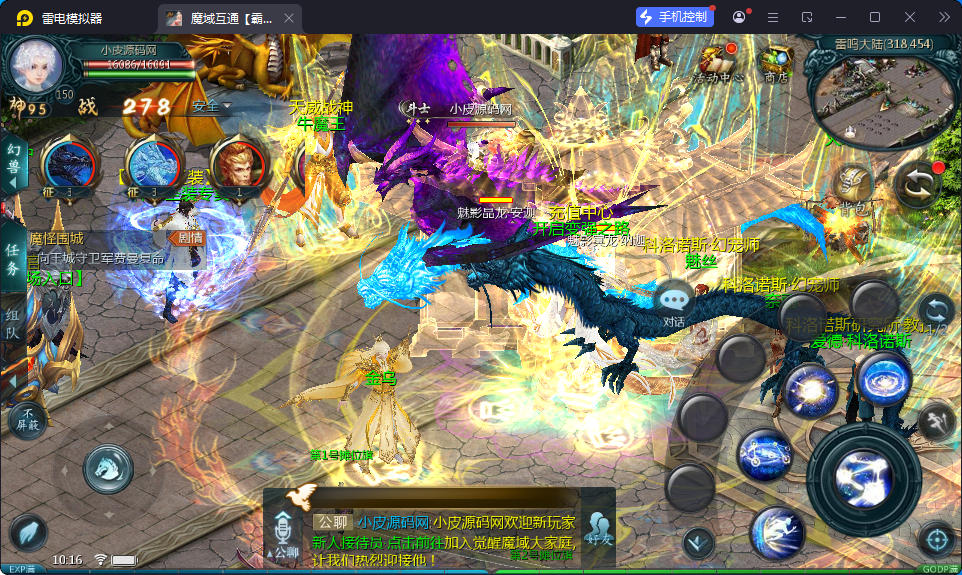962x575 pixels.
Task: Open the 安全 mode dropdown
Action: coord(212,106)
